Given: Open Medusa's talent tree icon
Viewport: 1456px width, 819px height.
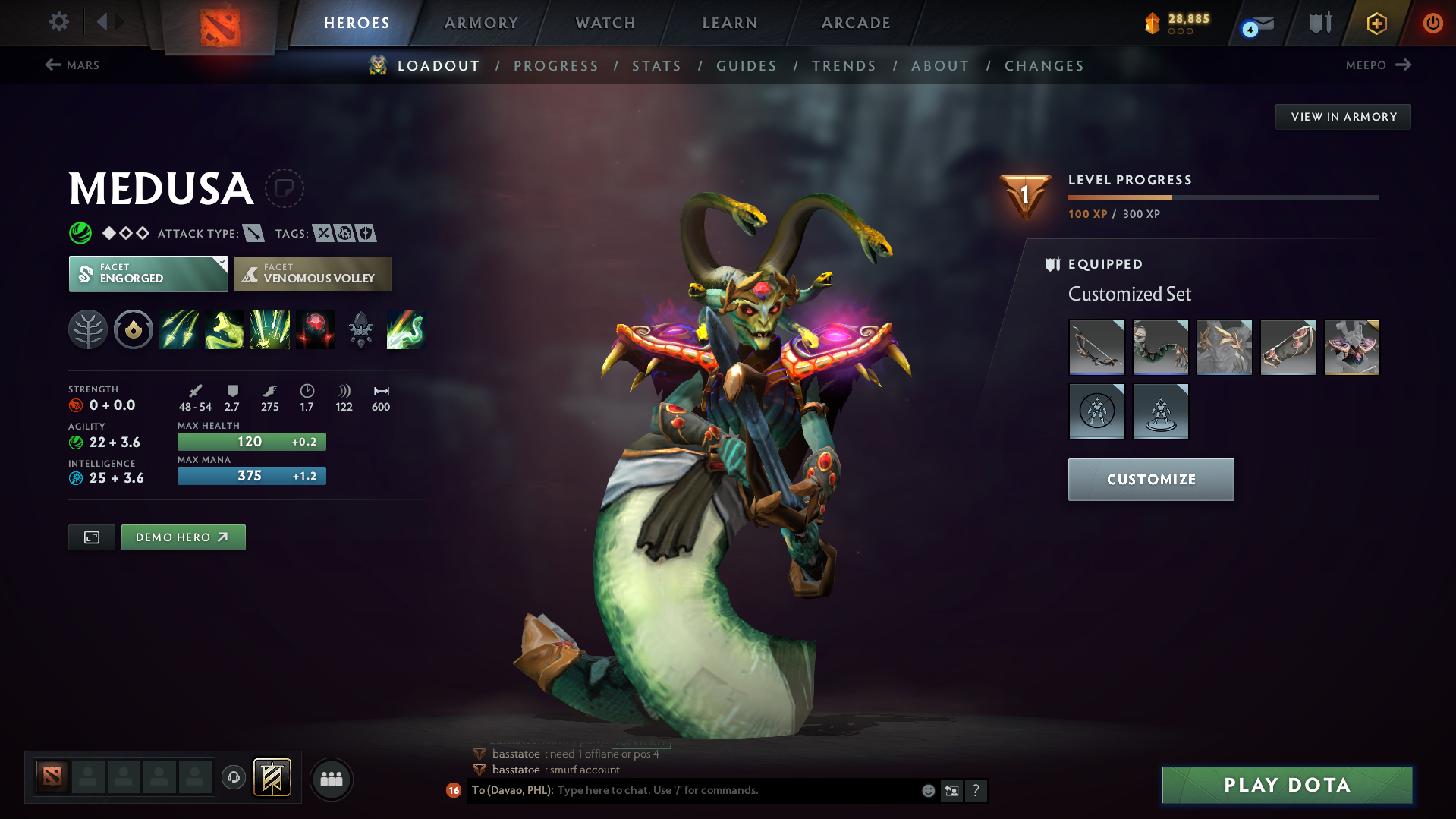Looking at the screenshot, I should (88, 329).
